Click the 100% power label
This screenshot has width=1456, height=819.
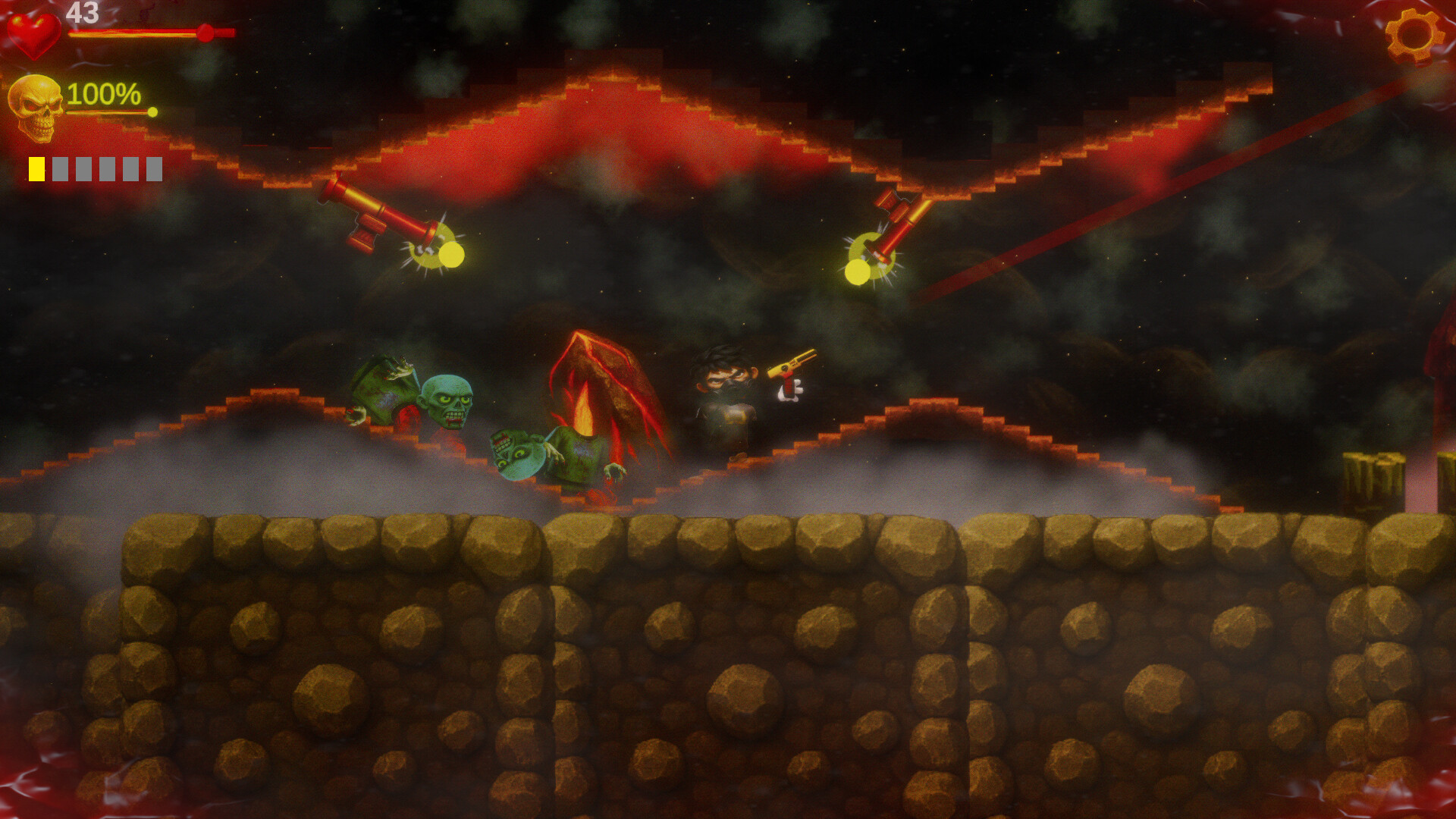[103, 96]
